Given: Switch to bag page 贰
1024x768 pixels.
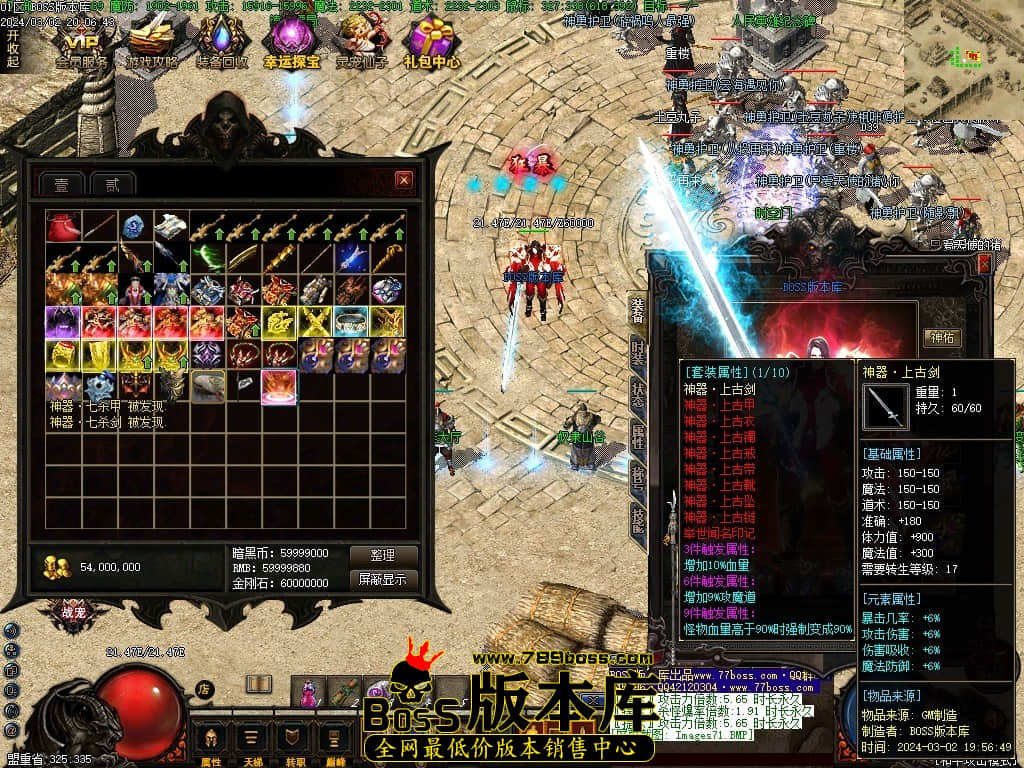Looking at the screenshot, I should point(112,185).
